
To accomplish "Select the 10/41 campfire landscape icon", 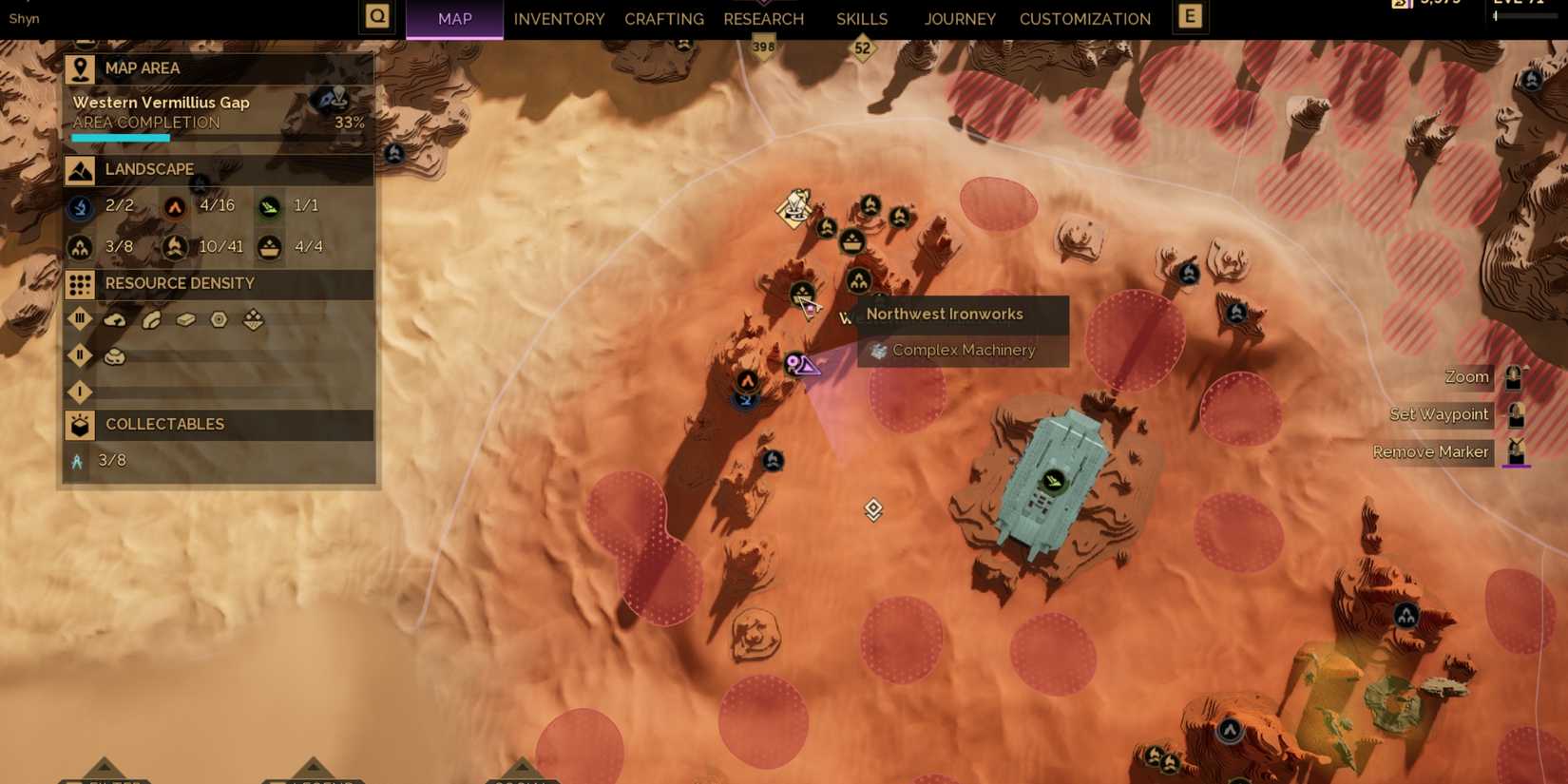I will pyautogui.click(x=175, y=246).
